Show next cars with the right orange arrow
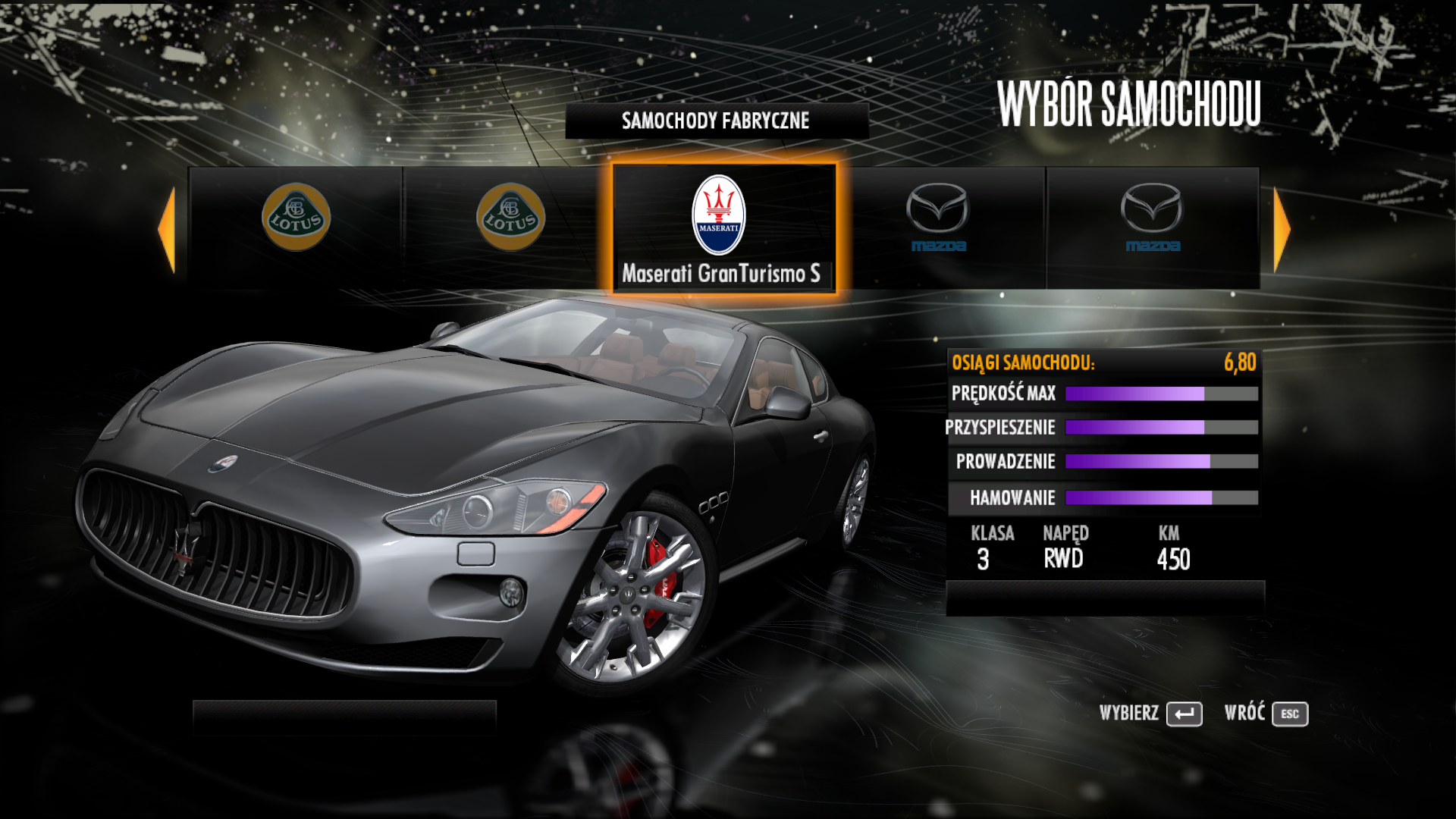 (1281, 230)
